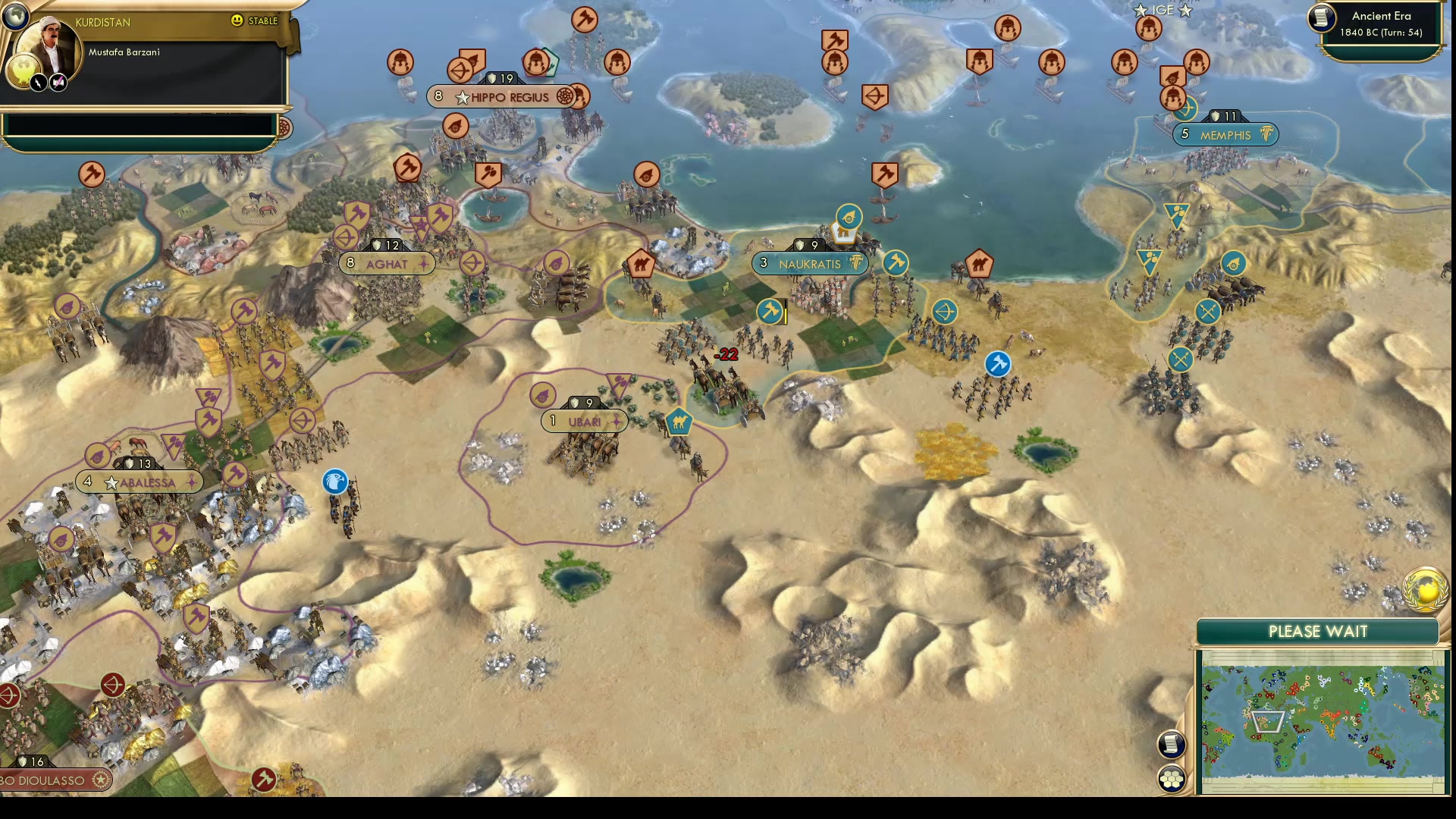Click the blue eagle unit icon near Abalessa

(x=334, y=482)
